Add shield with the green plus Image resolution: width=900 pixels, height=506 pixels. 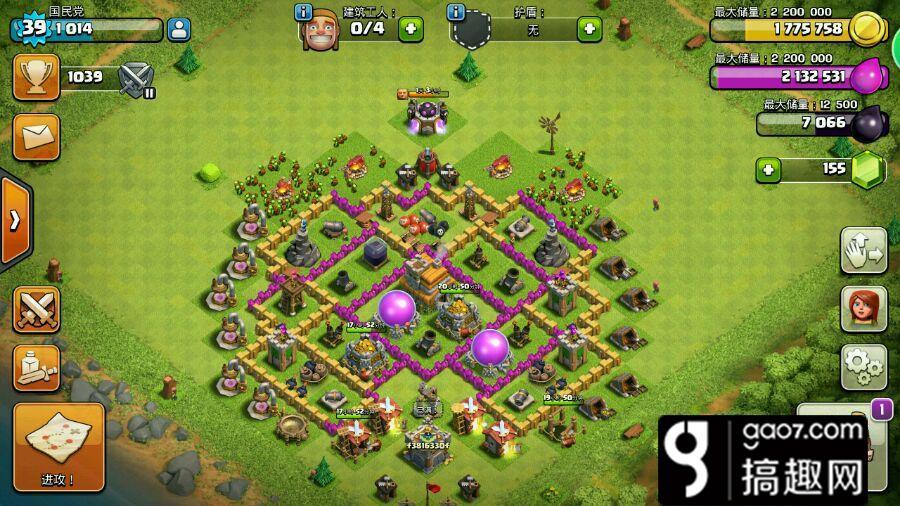tap(590, 29)
